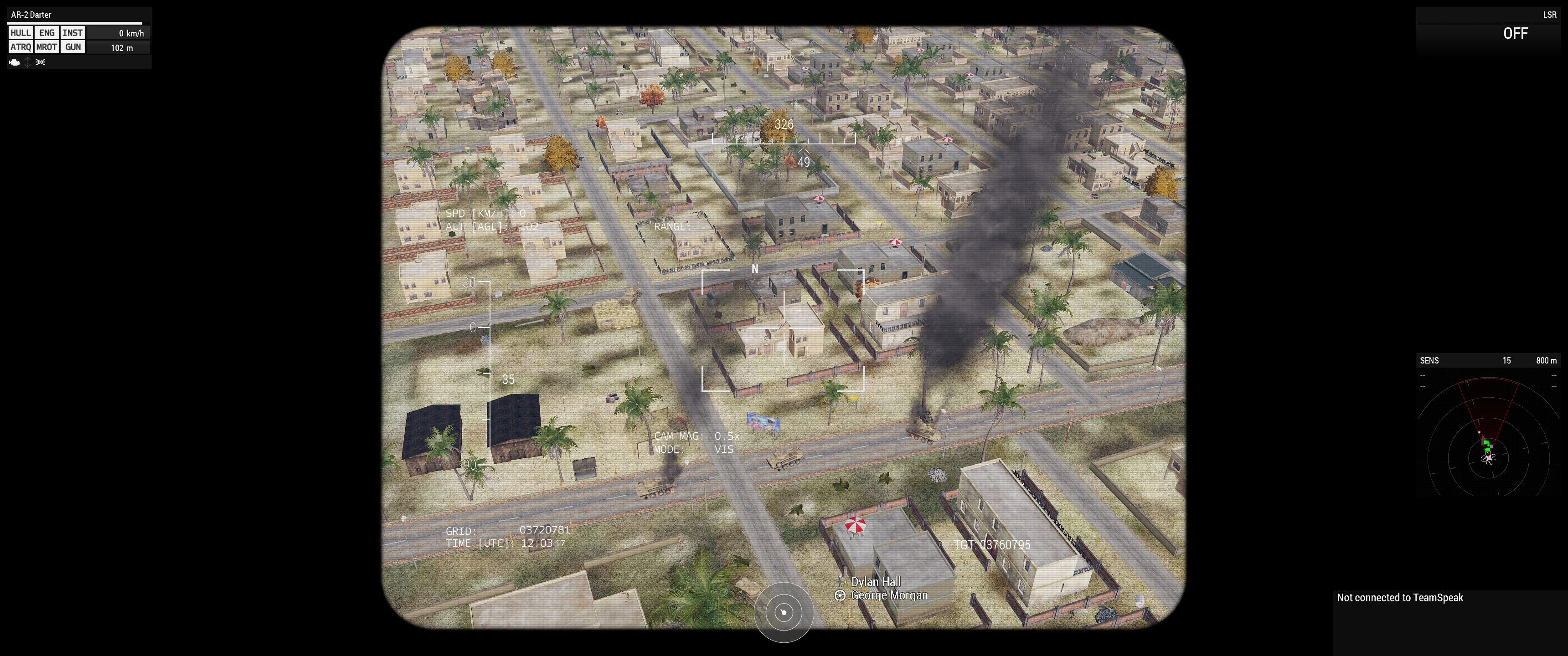This screenshot has width=1568, height=656.
Task: Select crew member George Morgan
Action: point(889,595)
